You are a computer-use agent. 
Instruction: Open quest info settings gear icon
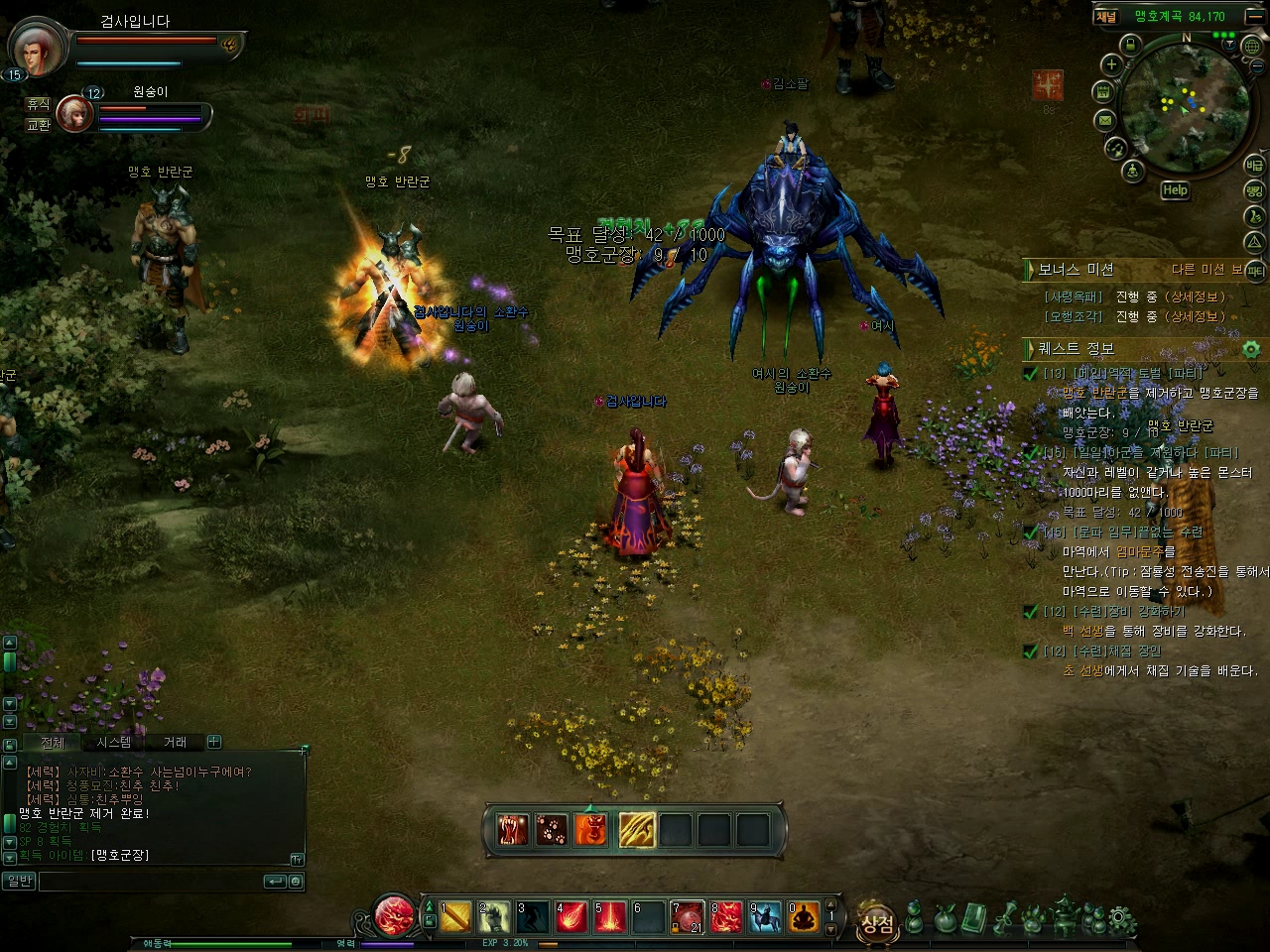click(1250, 349)
